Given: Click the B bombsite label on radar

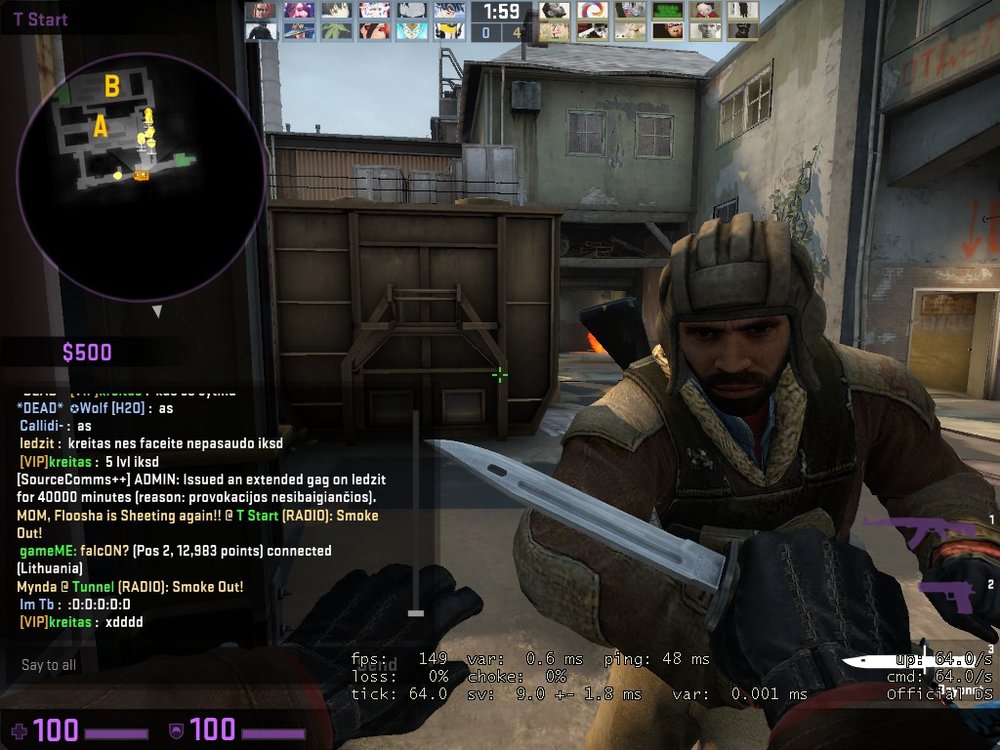Looking at the screenshot, I should (x=112, y=87).
